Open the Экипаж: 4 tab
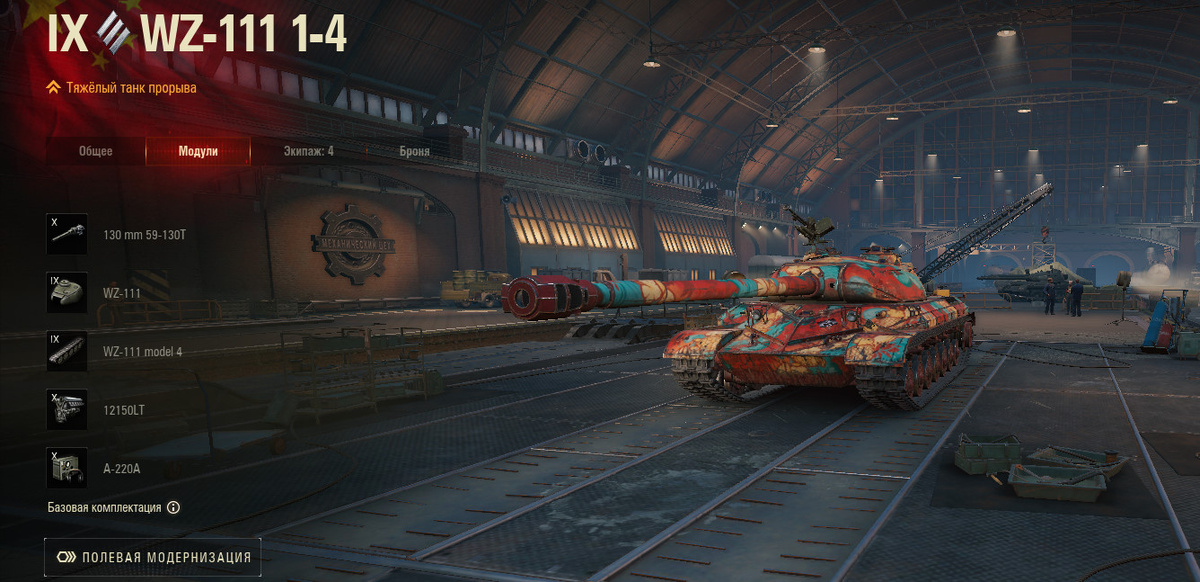 click(307, 151)
